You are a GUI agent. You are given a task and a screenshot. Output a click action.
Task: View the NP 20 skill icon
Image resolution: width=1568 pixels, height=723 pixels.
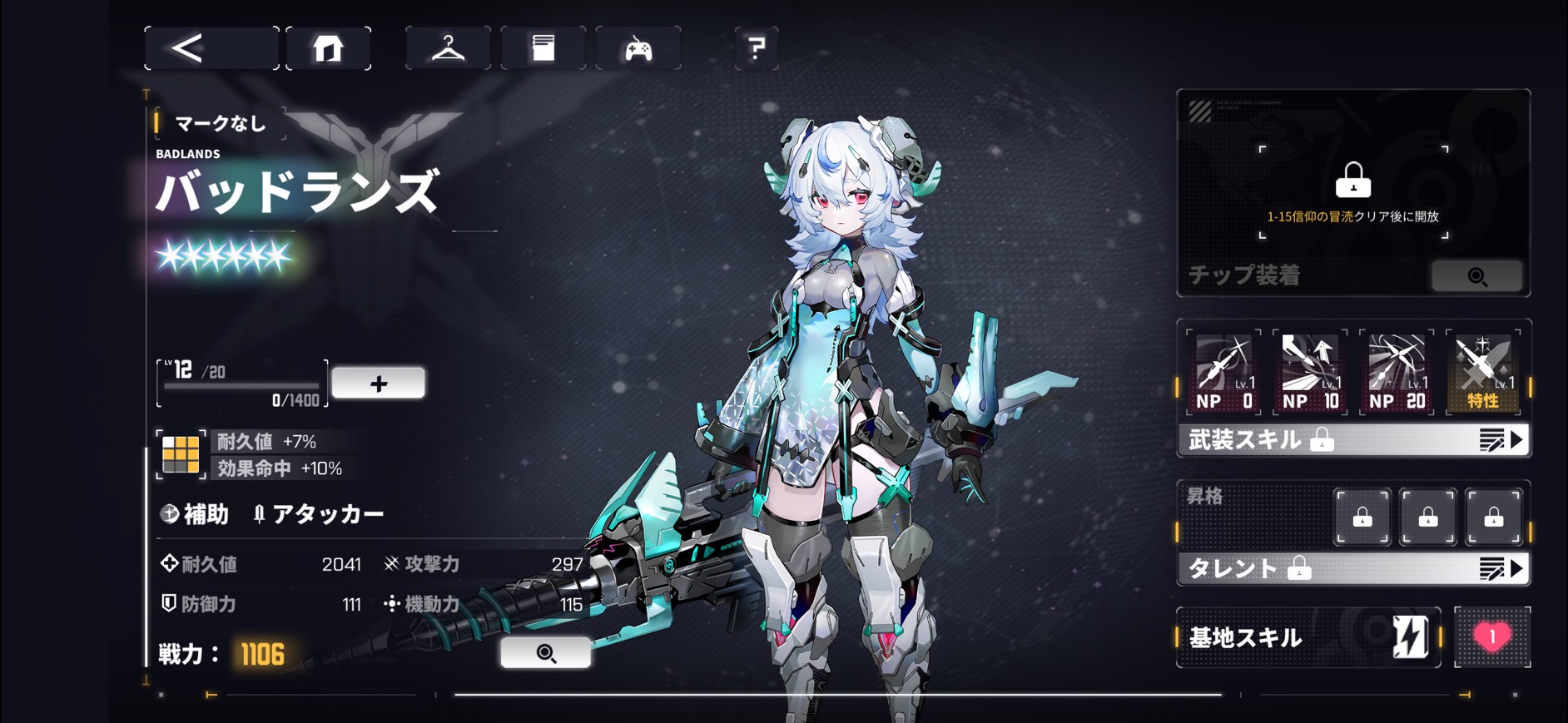(x=1397, y=372)
